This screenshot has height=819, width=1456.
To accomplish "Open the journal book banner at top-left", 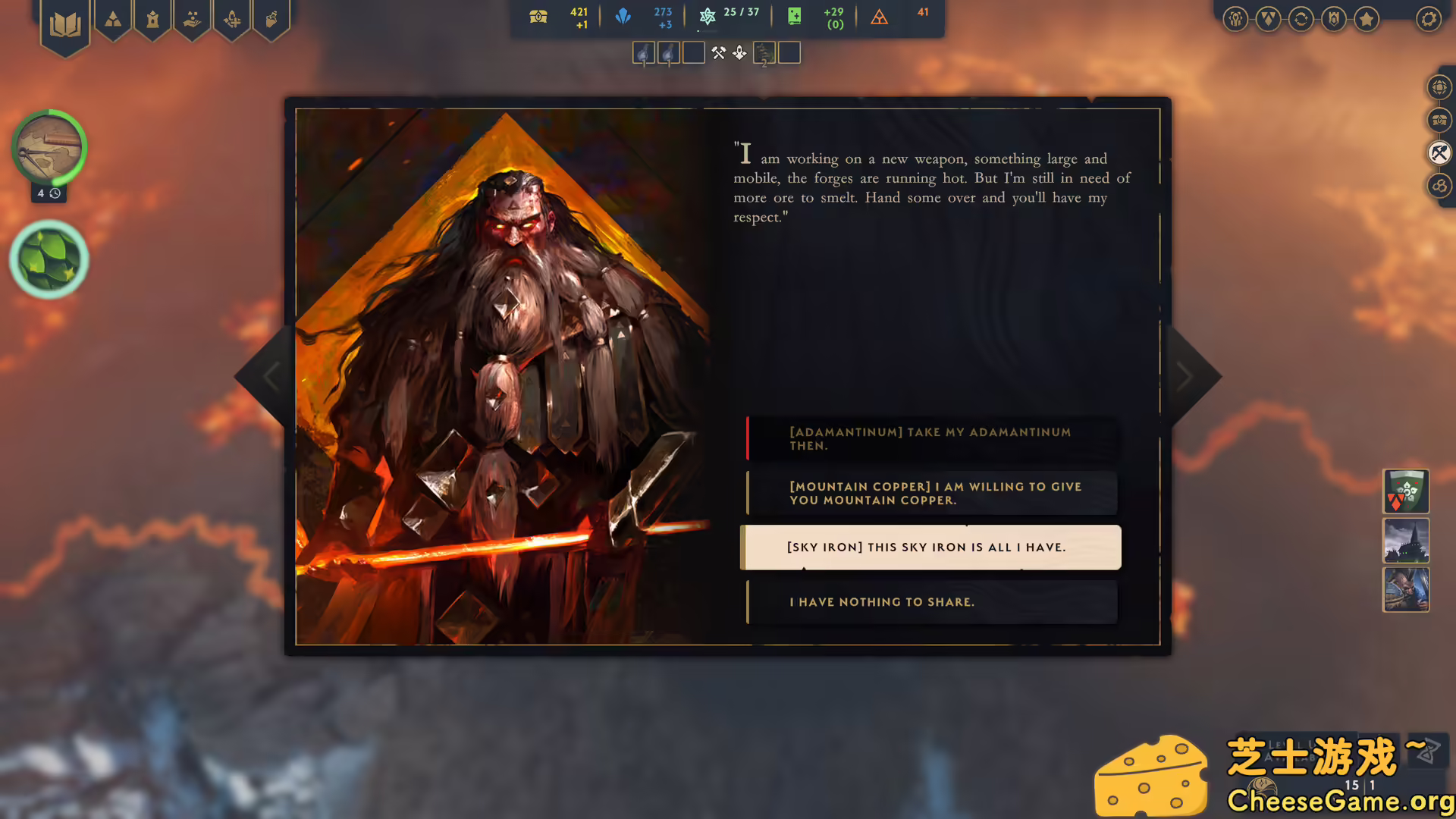I will (x=65, y=21).
